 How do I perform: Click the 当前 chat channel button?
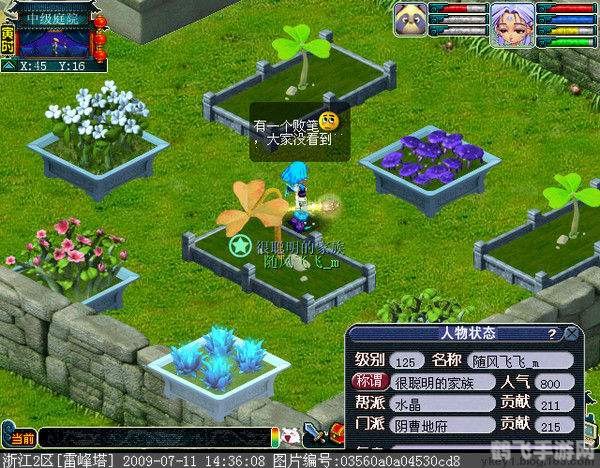pos(21,438)
